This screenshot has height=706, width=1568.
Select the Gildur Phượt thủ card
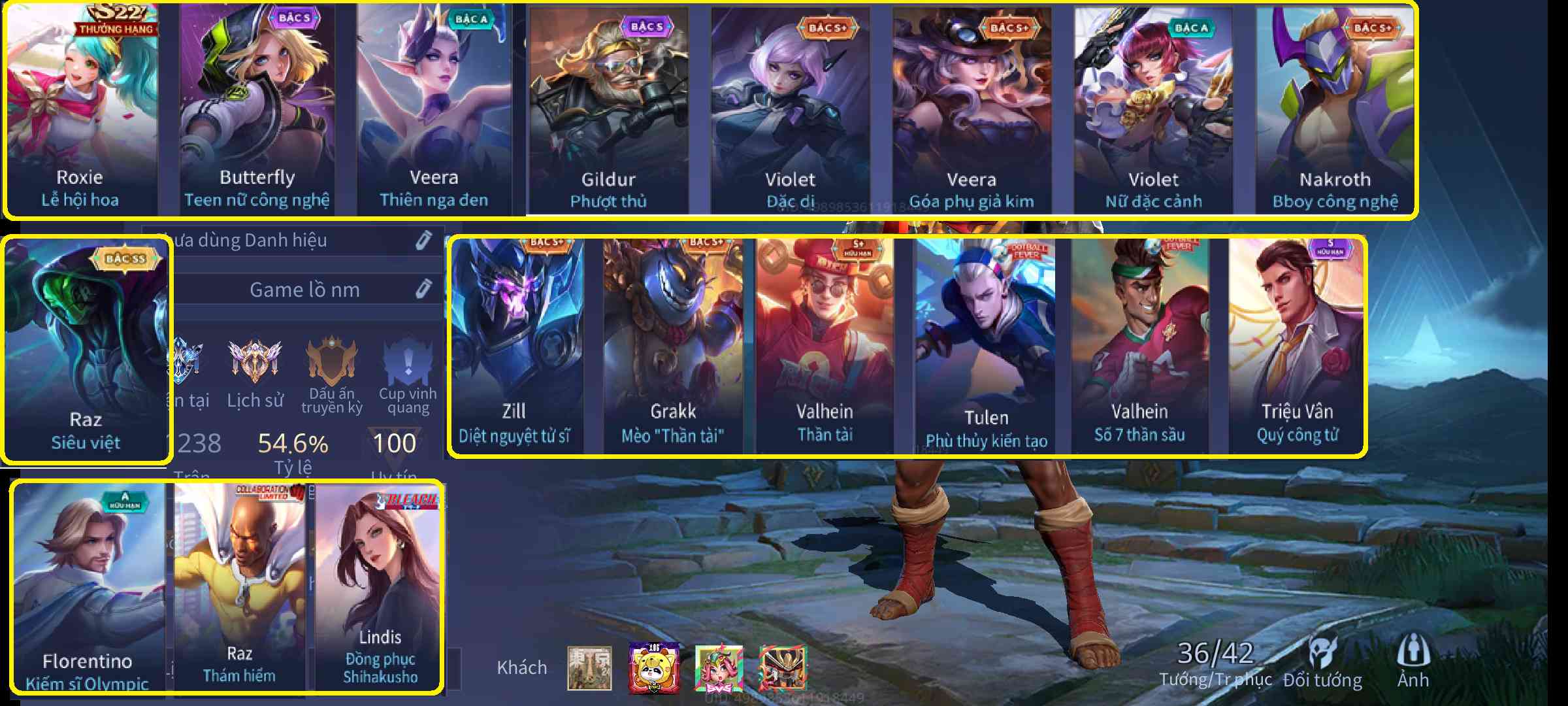point(608,110)
